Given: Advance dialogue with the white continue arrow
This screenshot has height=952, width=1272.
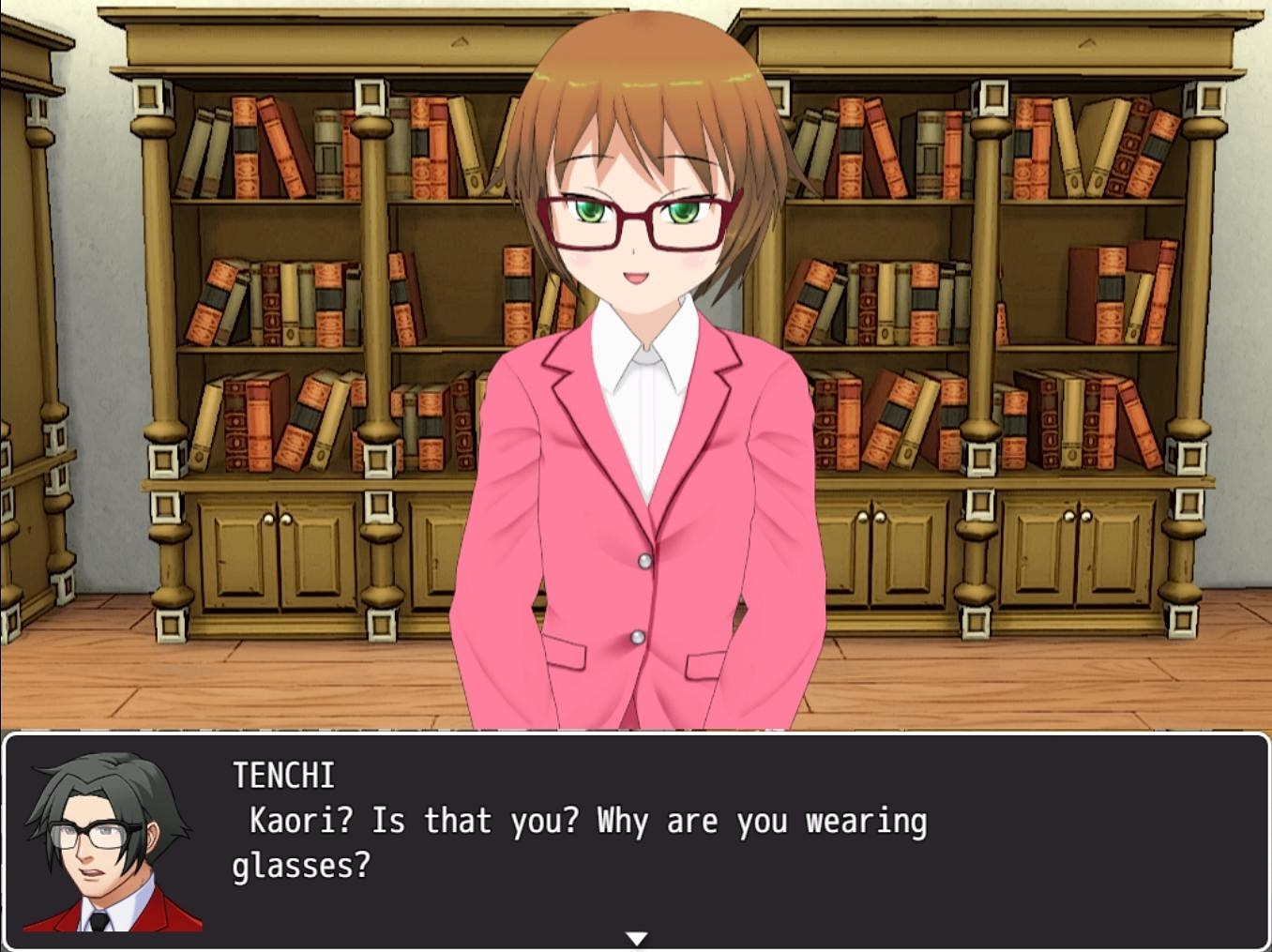Looking at the screenshot, I should 636,938.
